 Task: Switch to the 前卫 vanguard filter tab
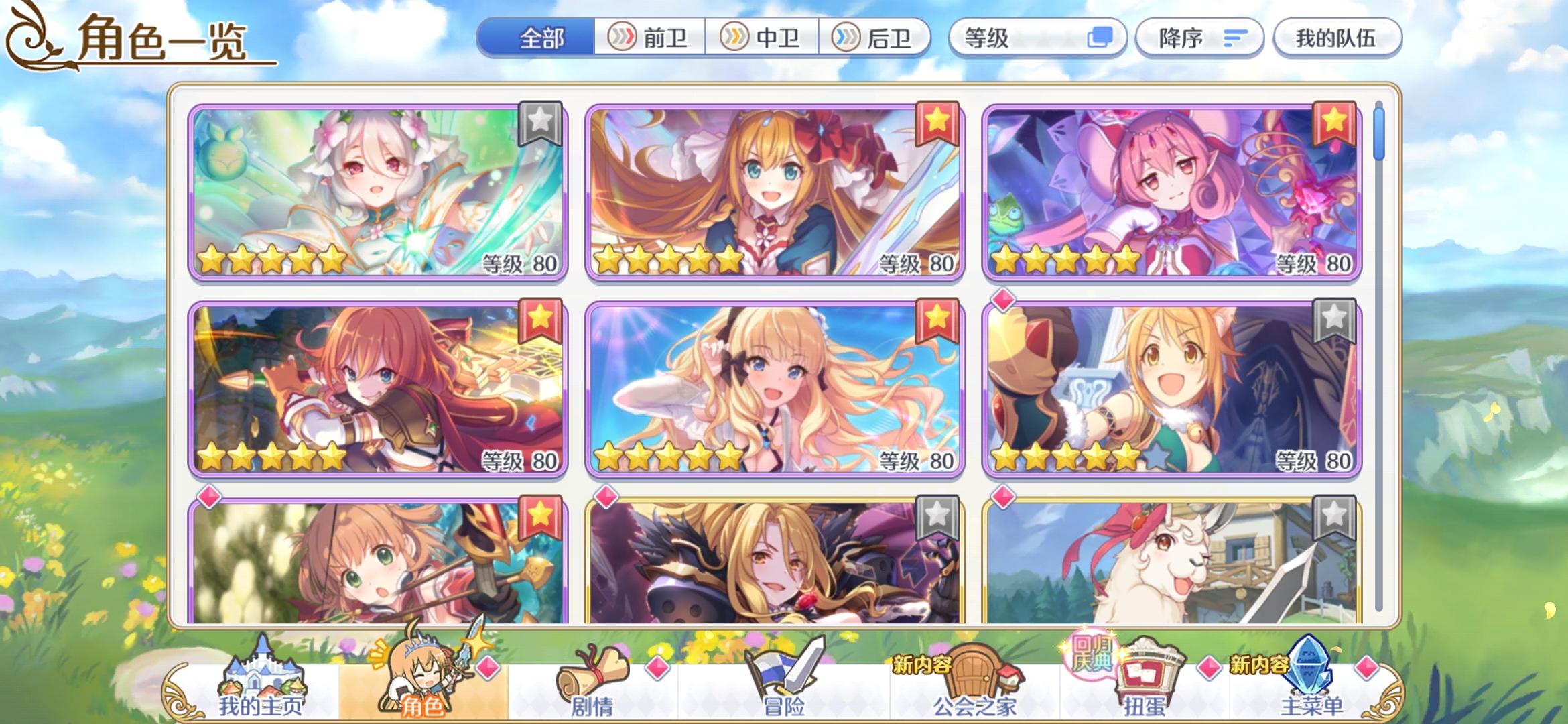point(653,38)
